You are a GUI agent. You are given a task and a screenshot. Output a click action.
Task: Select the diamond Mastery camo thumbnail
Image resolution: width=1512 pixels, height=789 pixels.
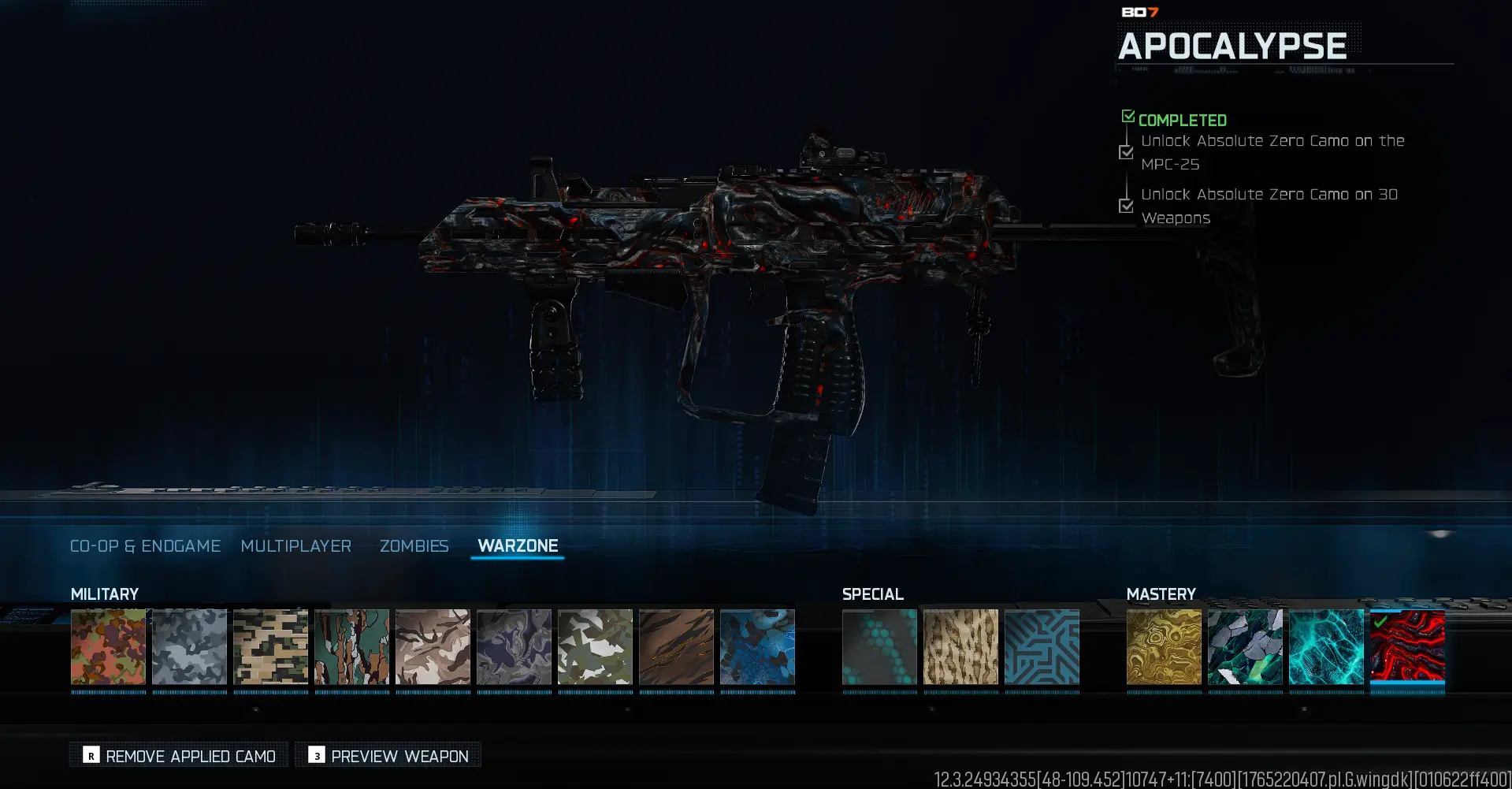click(x=1245, y=649)
